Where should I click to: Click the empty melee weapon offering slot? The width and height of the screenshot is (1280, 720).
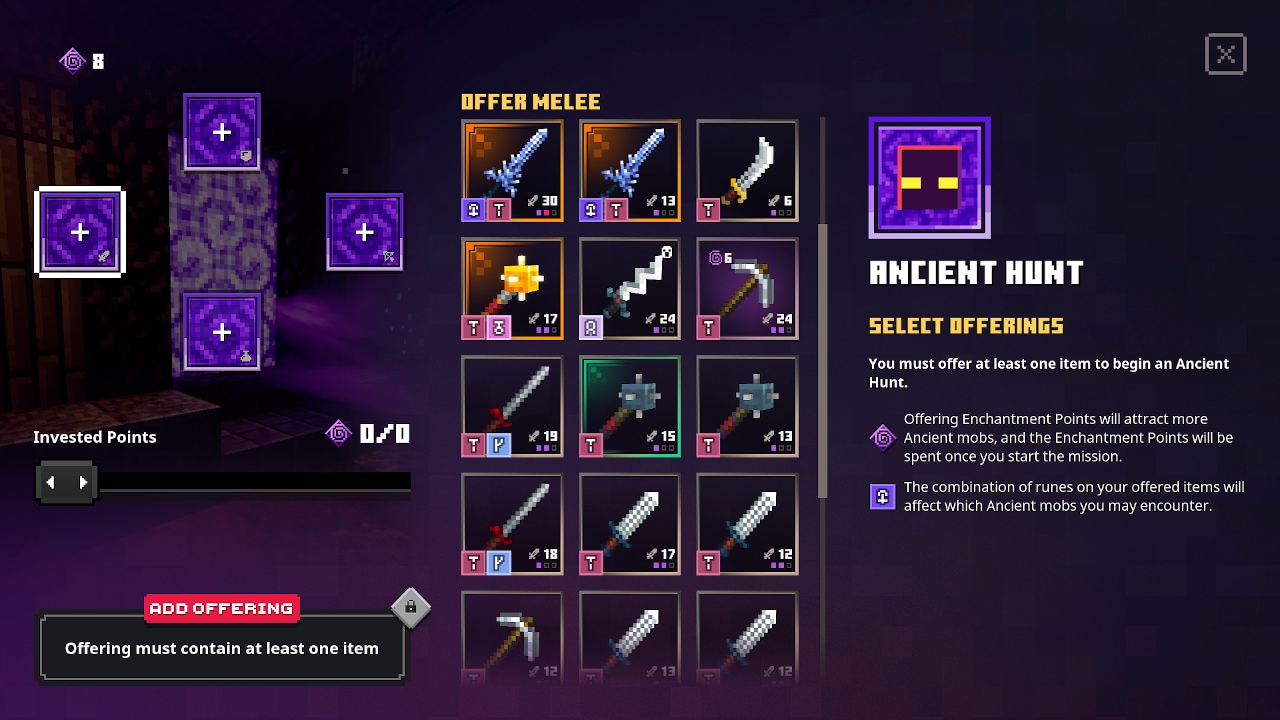coord(80,232)
